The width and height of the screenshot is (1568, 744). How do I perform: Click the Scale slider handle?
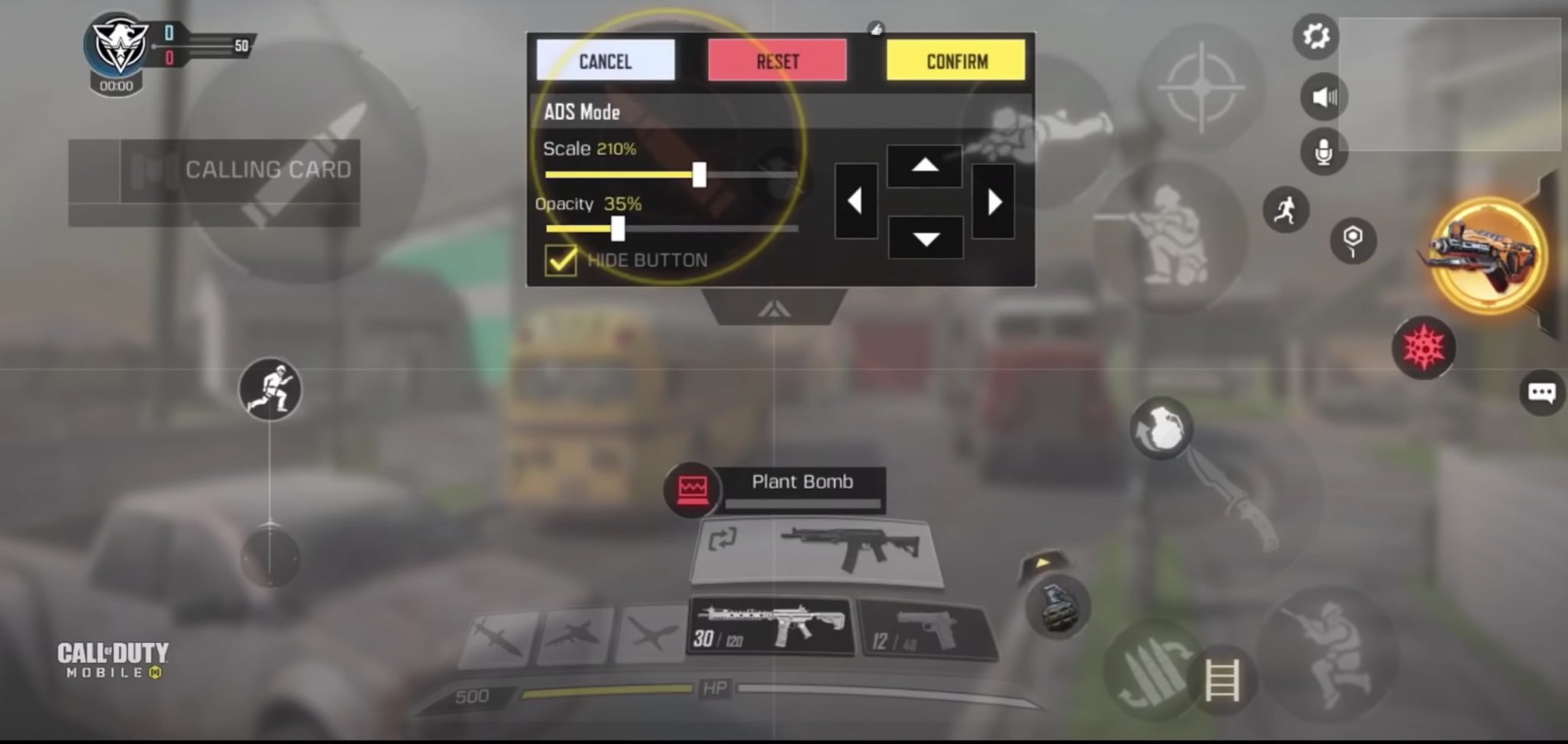coord(701,175)
